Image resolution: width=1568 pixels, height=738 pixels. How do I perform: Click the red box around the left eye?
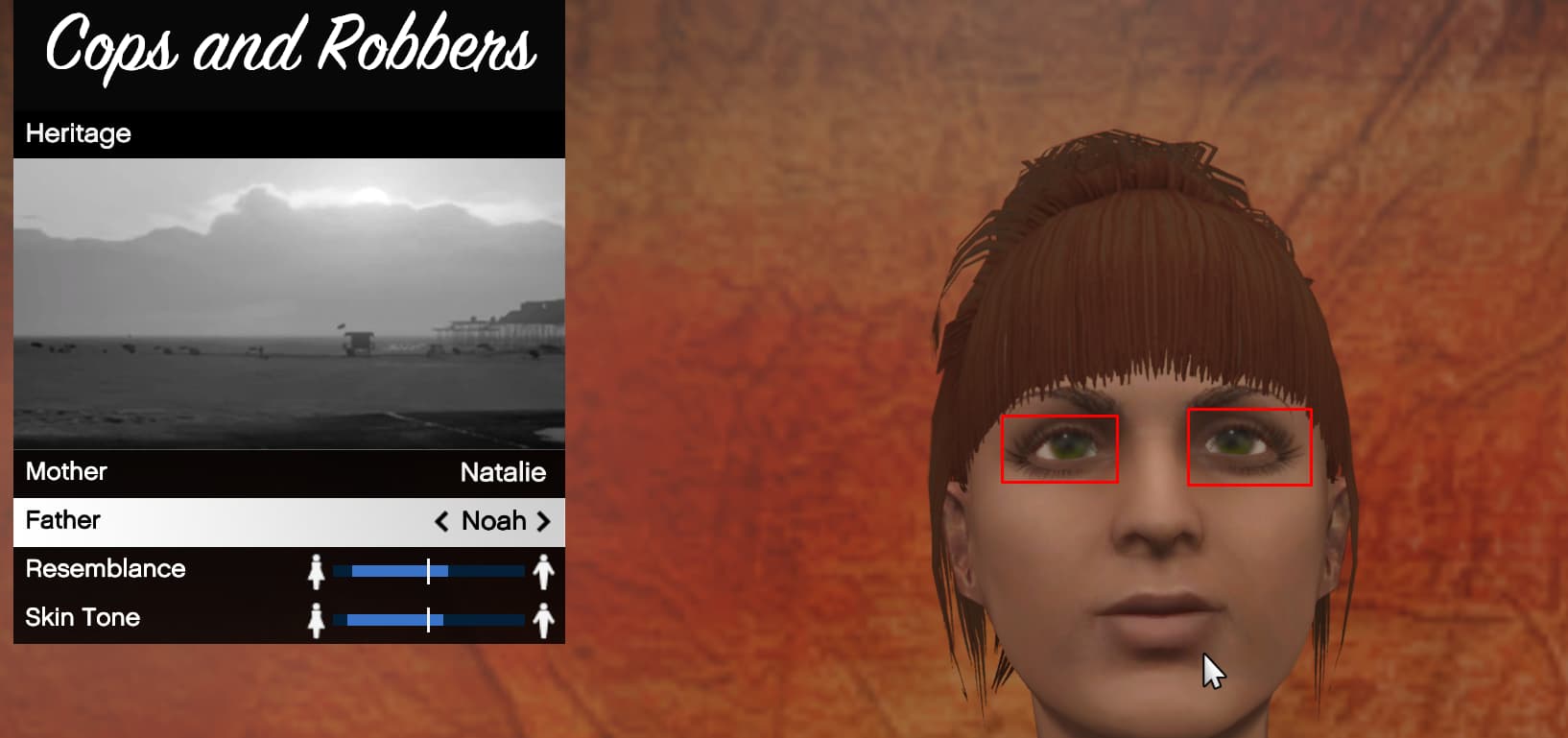pos(1059,448)
